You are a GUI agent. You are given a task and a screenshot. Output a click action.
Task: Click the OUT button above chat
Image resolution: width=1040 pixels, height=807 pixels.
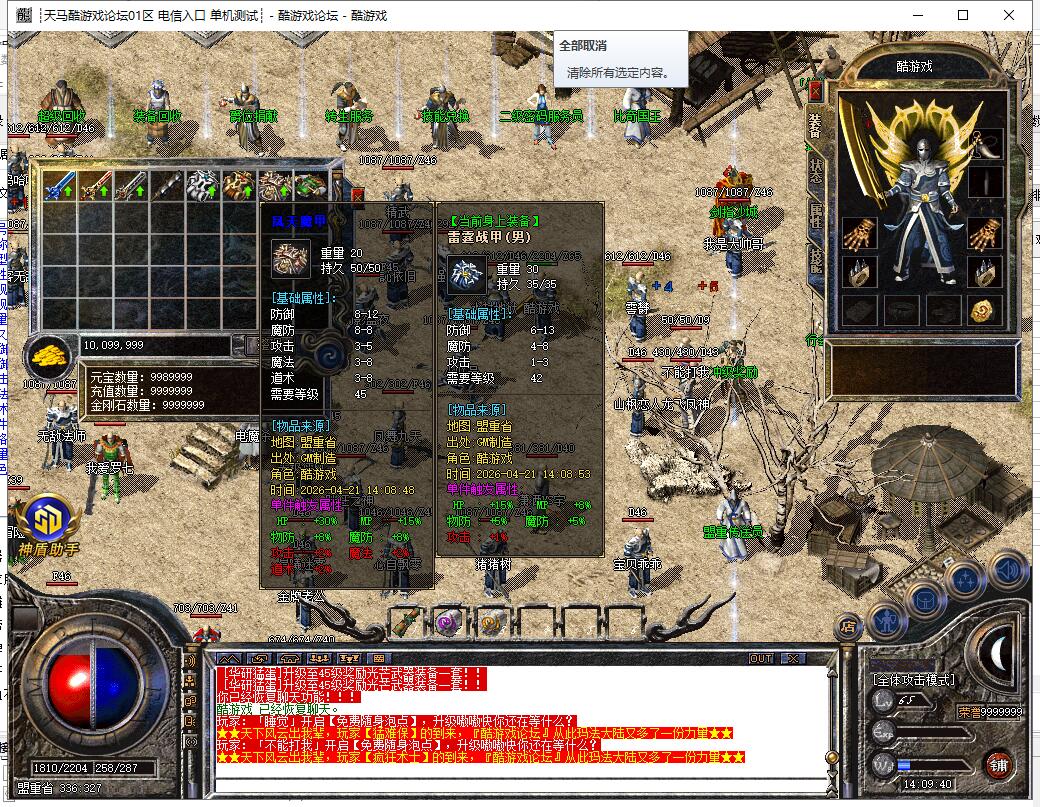pos(761,658)
